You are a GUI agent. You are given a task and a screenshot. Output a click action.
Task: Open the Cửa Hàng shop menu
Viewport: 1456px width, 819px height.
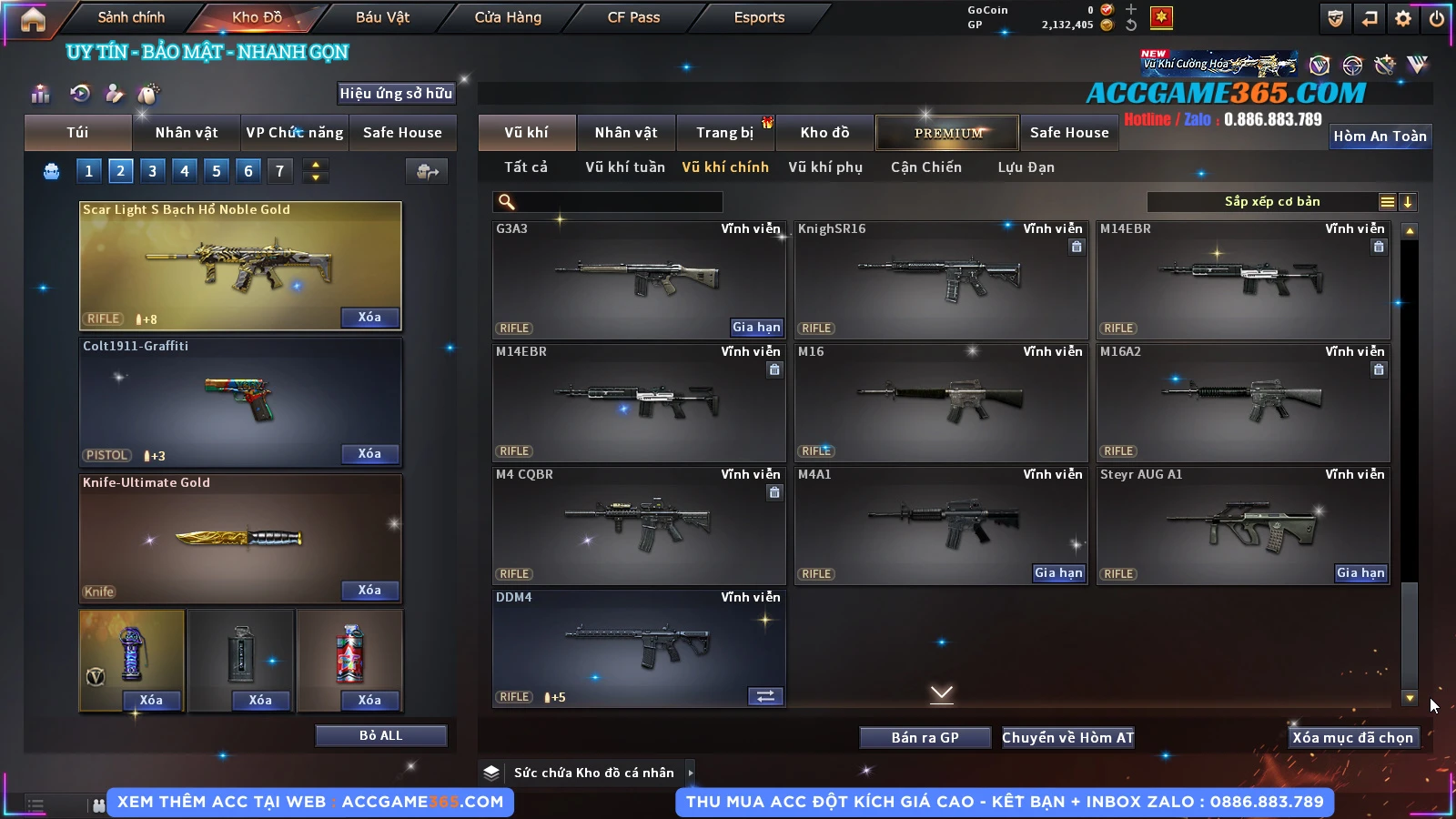(x=508, y=17)
